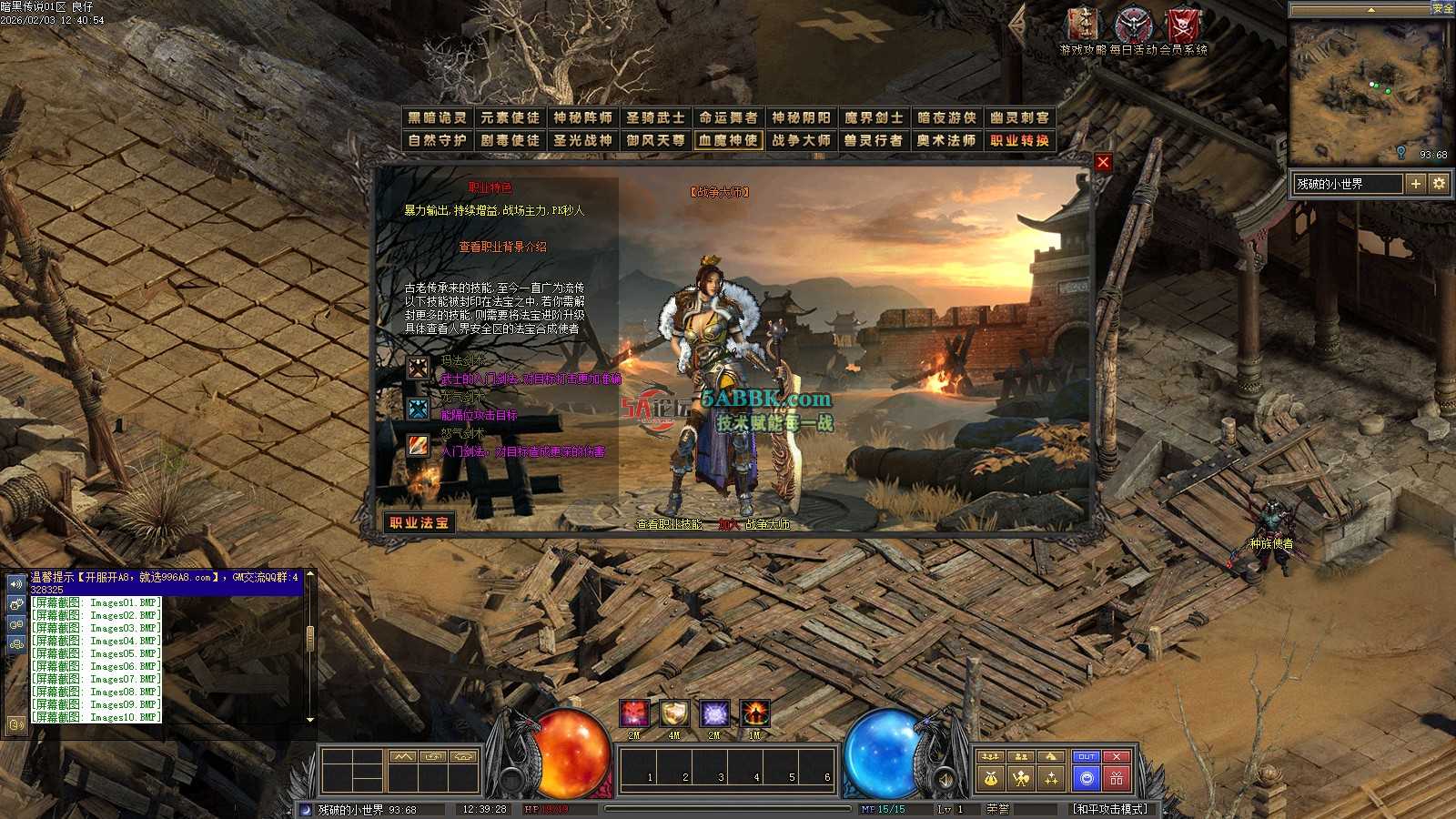The height and width of the screenshot is (819, 1456).
Task: Toggle the chat sound speaker icon
Action: tap(16, 584)
